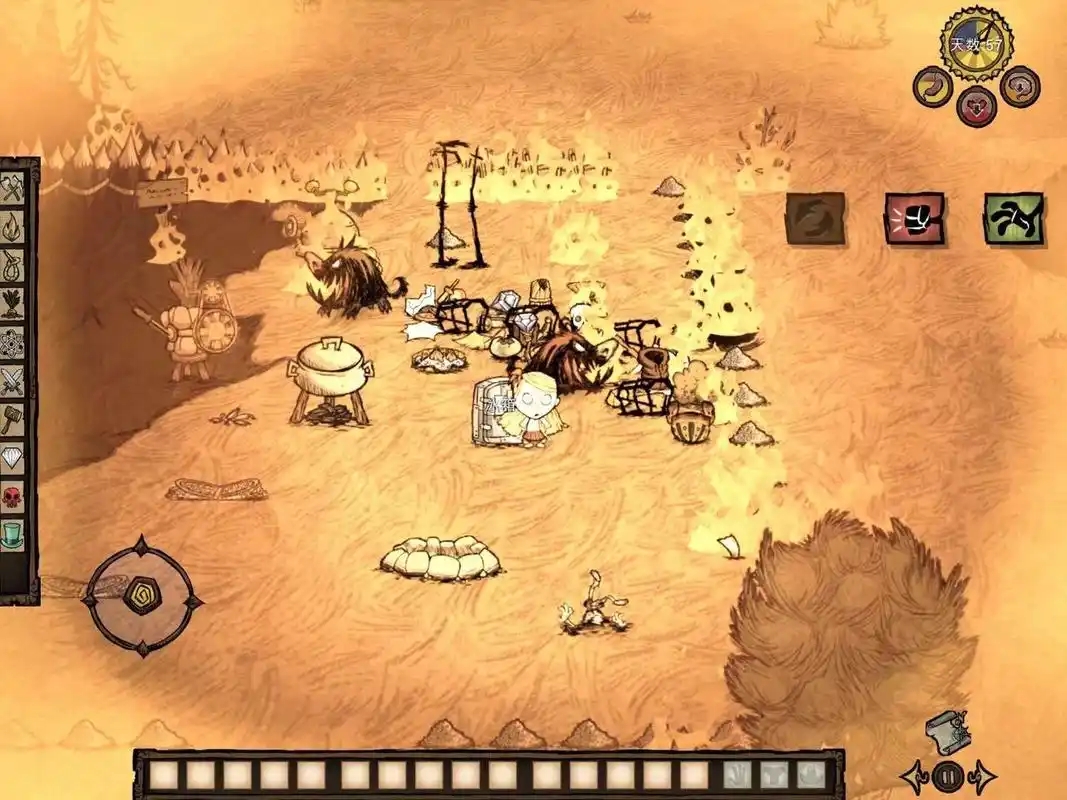
Task: Tap the green hand action button
Action: pos(1014,218)
